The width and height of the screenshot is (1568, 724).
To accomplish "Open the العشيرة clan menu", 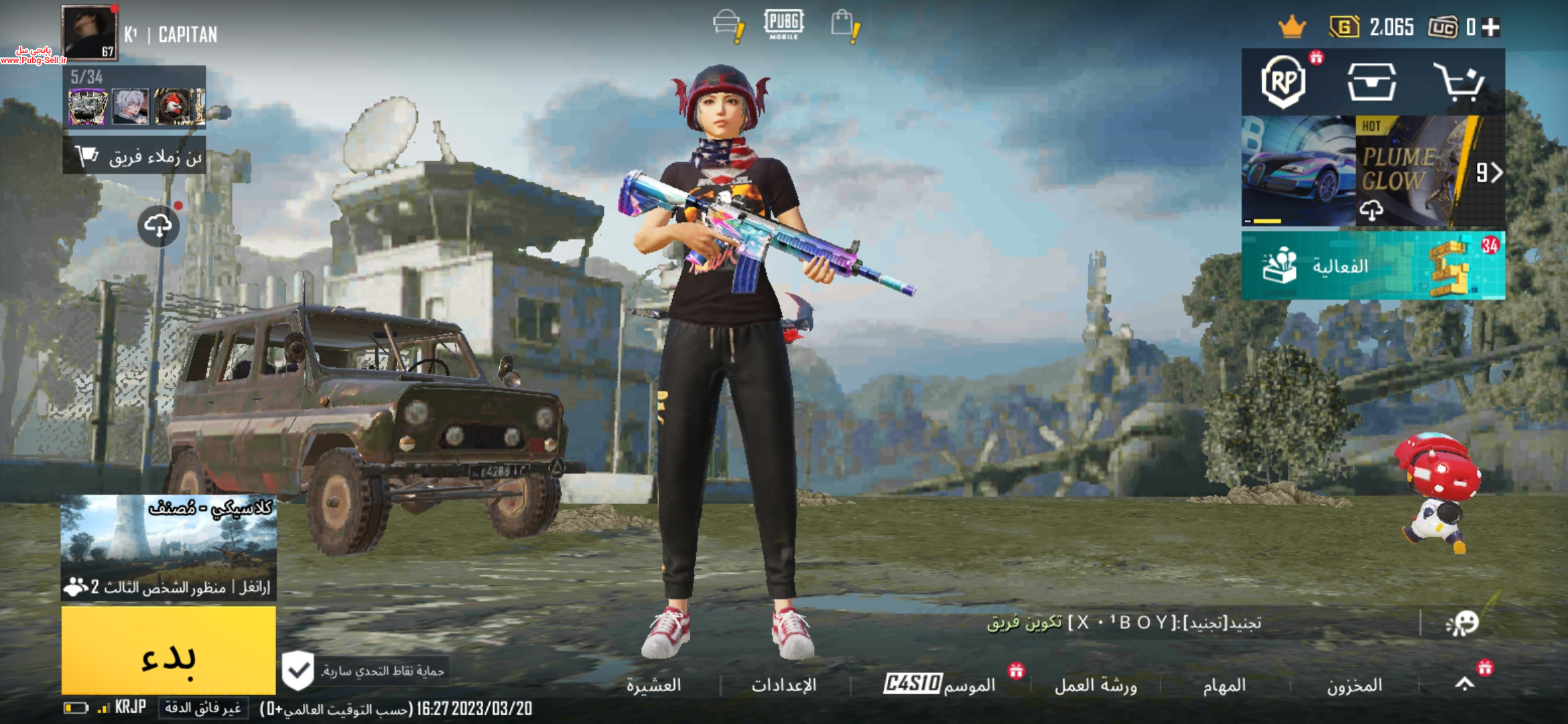I will (653, 685).
